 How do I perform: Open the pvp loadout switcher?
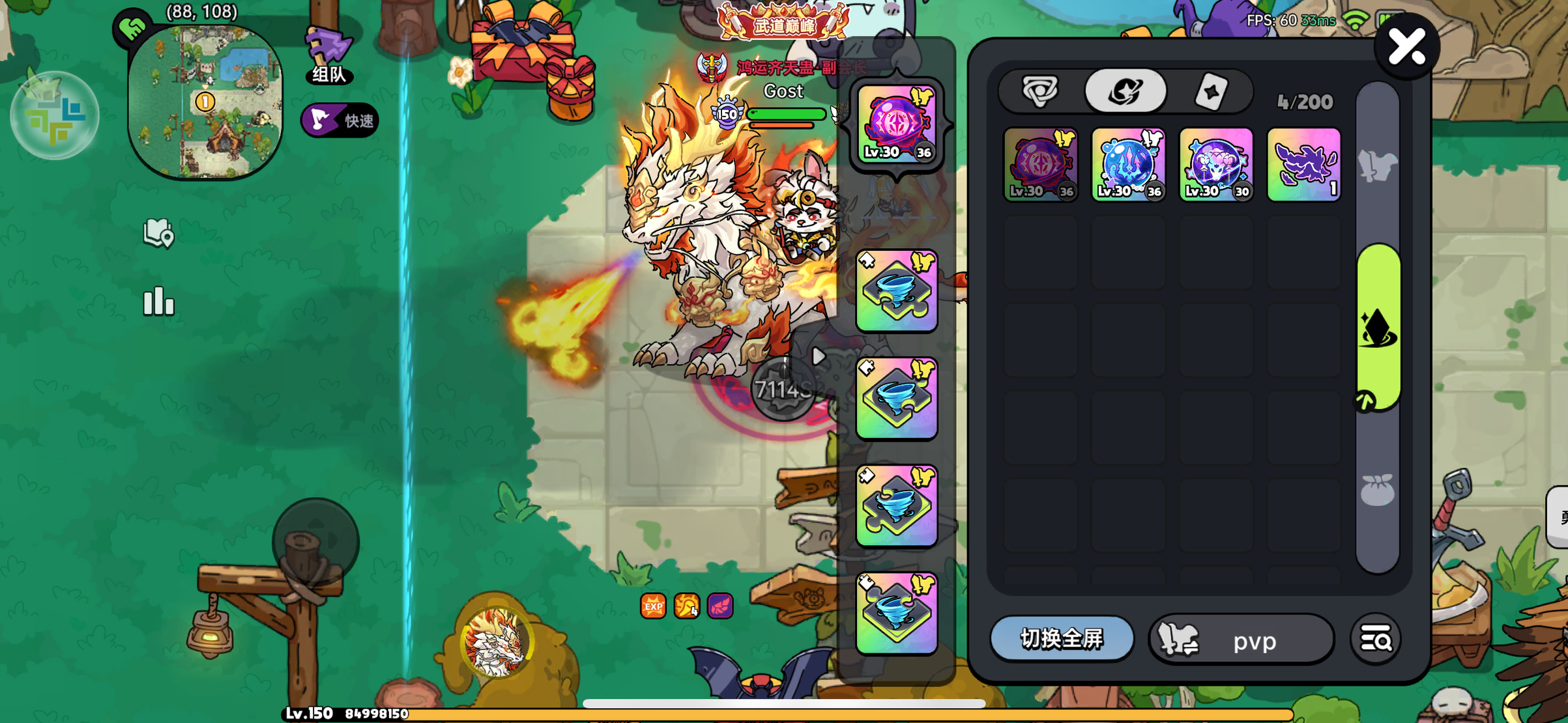coord(1241,640)
